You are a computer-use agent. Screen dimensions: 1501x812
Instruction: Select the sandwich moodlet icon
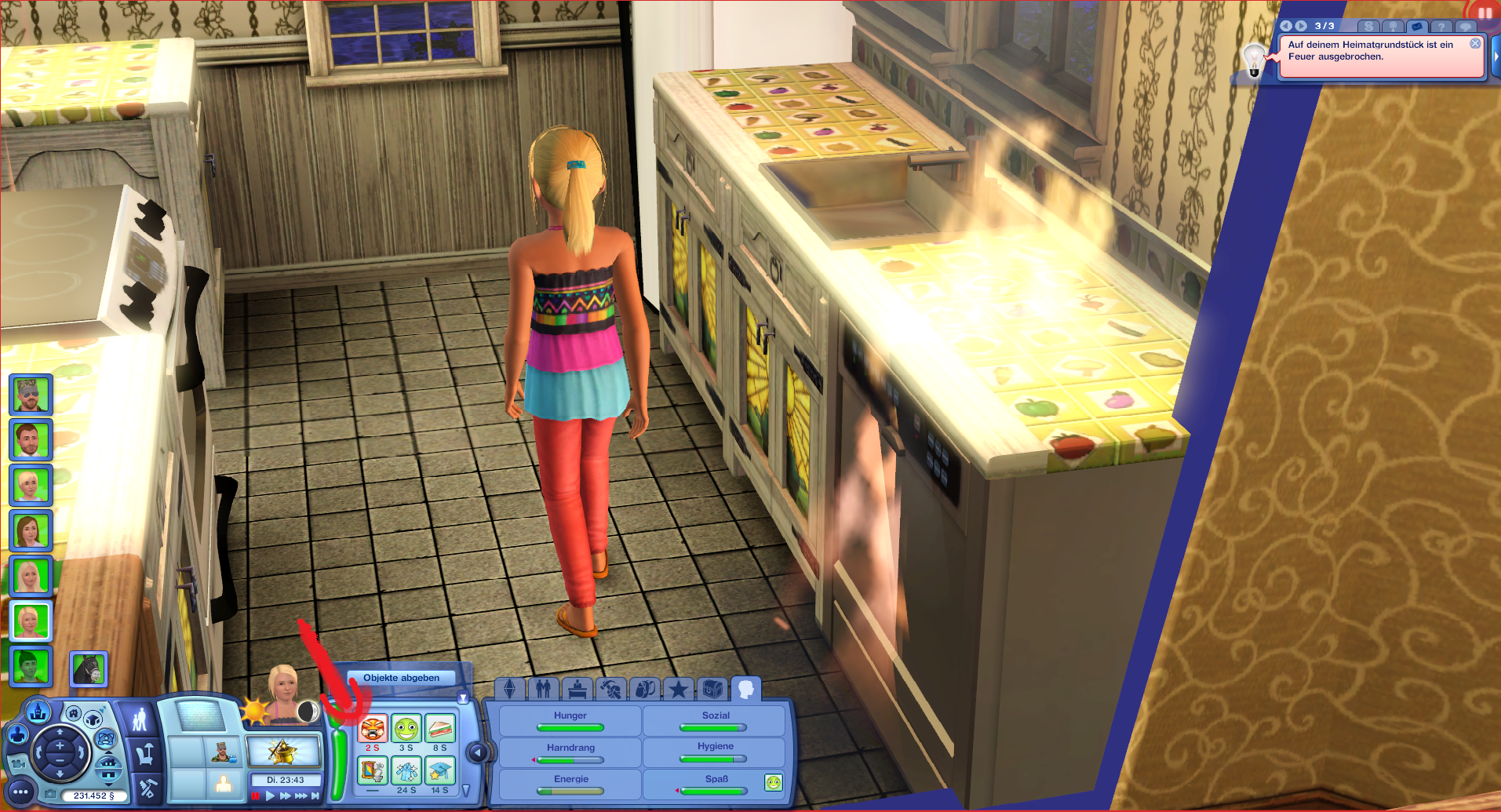[439, 729]
